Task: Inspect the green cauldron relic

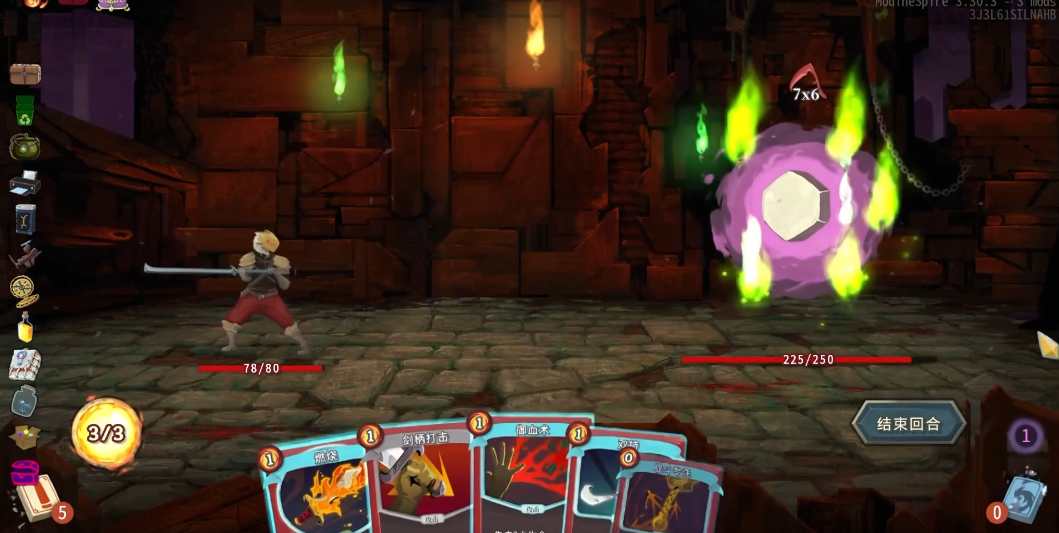Action: point(25,147)
